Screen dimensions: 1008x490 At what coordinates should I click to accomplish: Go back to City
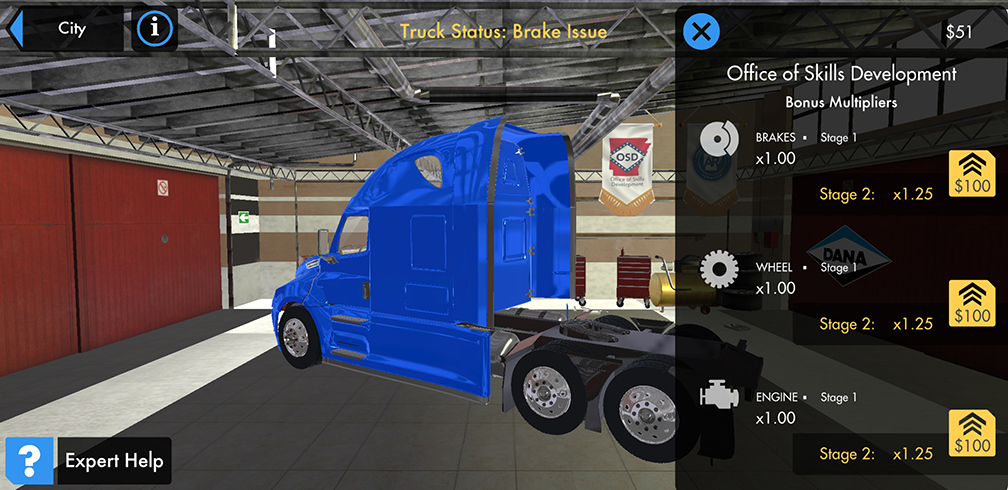[x=62, y=29]
